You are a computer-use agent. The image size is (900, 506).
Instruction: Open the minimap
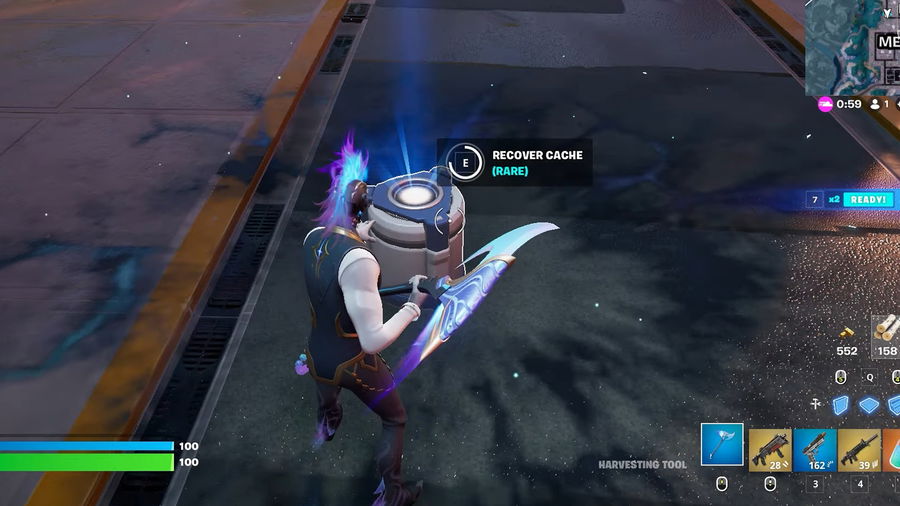pos(852,45)
